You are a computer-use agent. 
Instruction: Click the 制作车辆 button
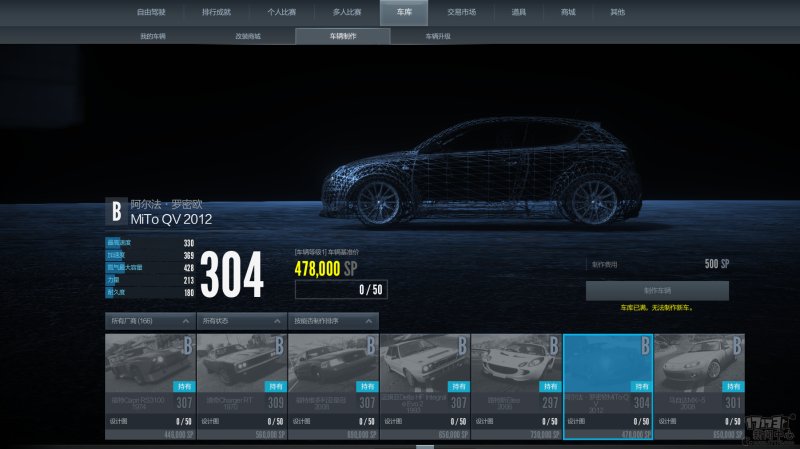tap(657, 290)
